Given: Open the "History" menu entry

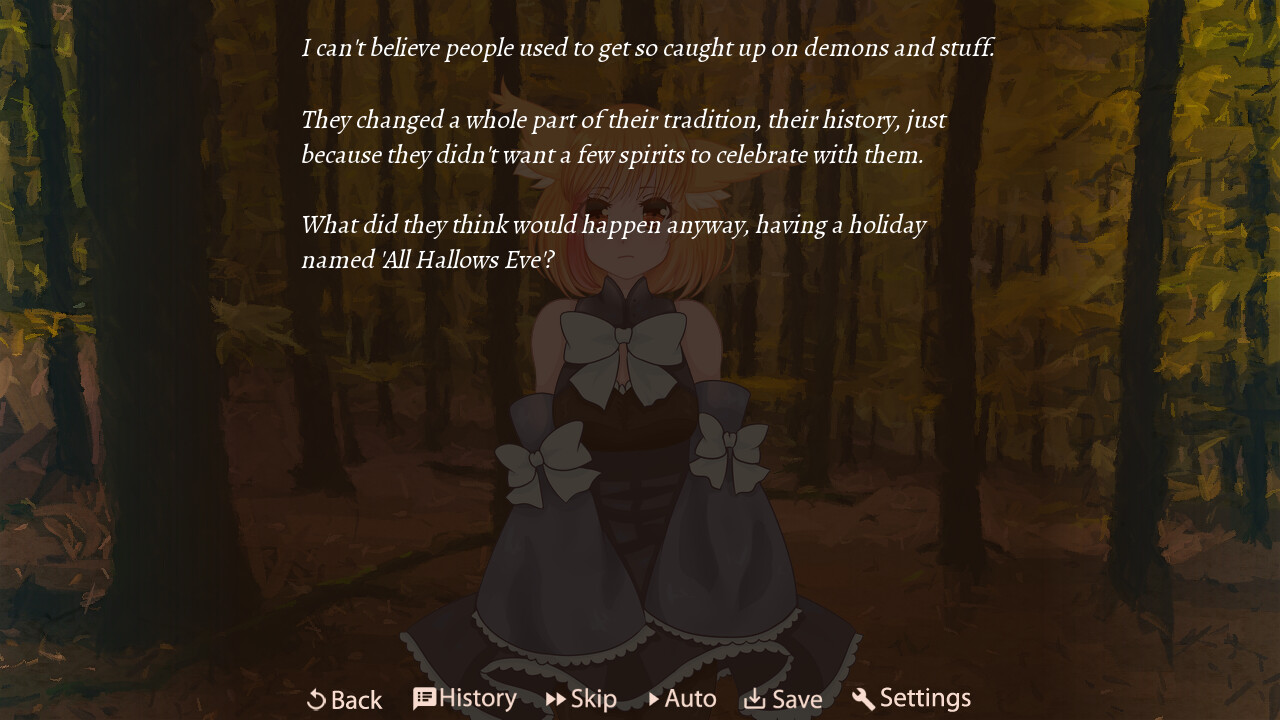Looking at the screenshot, I should tap(465, 697).
